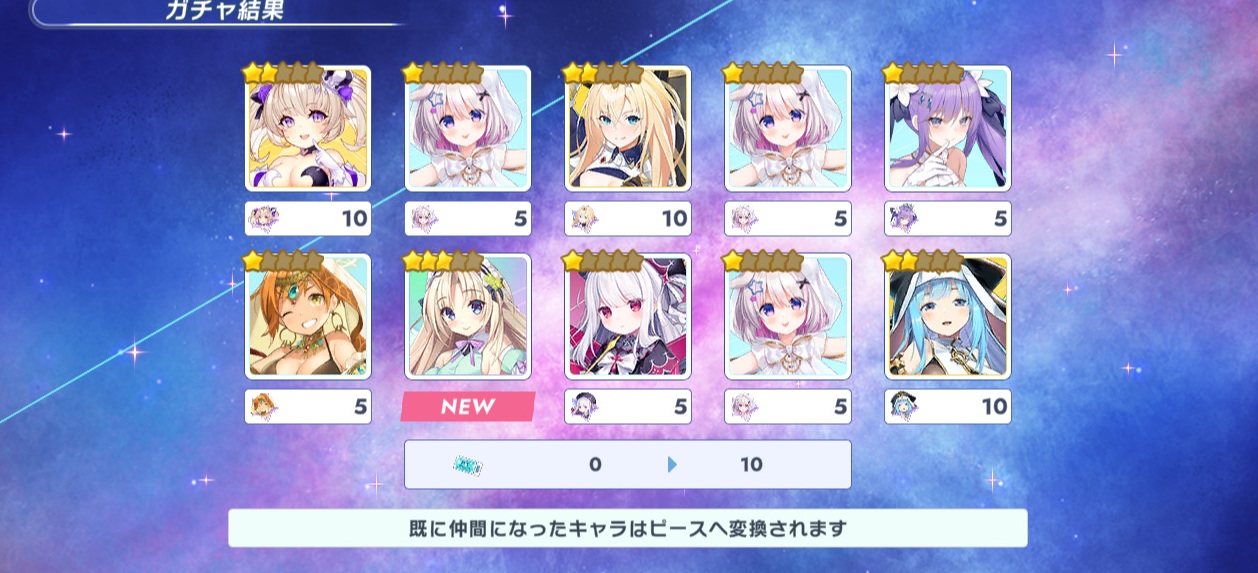Choose the blue-haired girl in witch hat card
The width and height of the screenshot is (1258, 573).
tap(948, 317)
